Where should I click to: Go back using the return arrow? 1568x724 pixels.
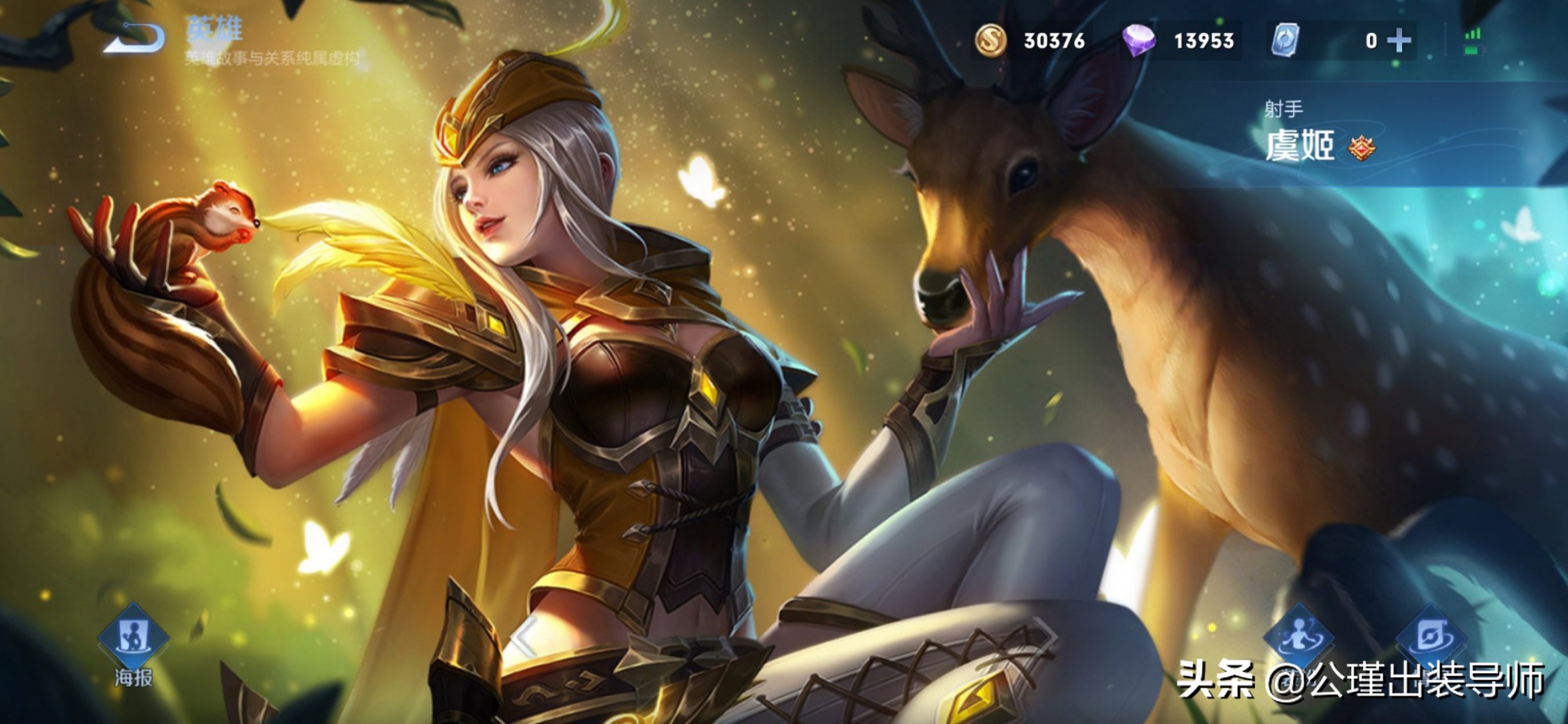(x=135, y=38)
